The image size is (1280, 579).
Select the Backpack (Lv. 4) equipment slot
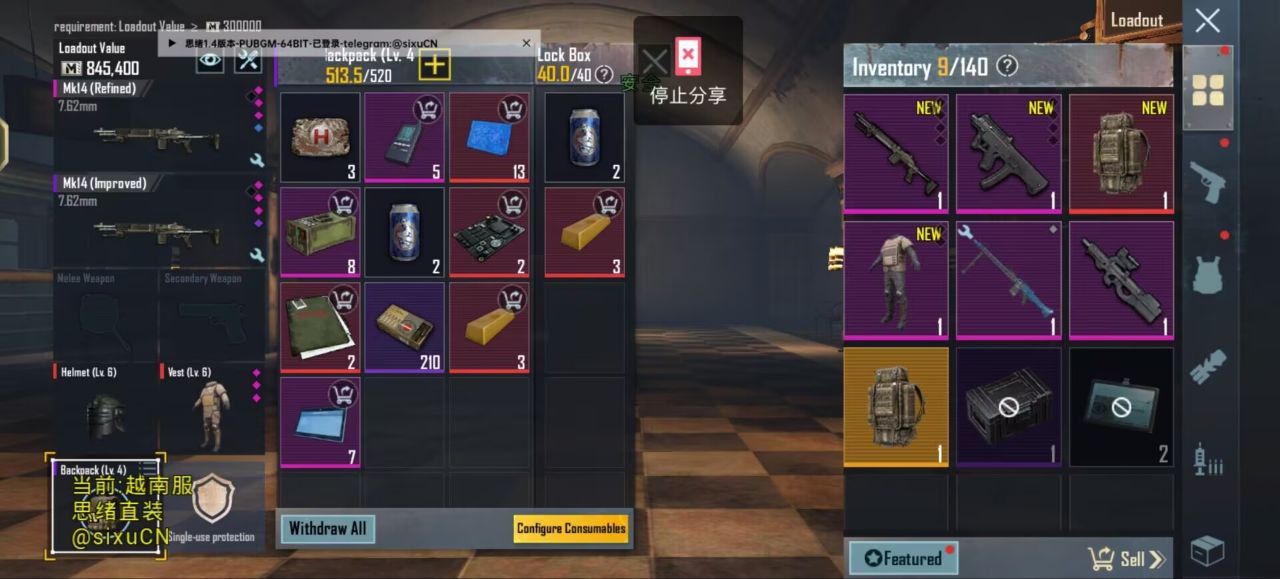point(104,505)
